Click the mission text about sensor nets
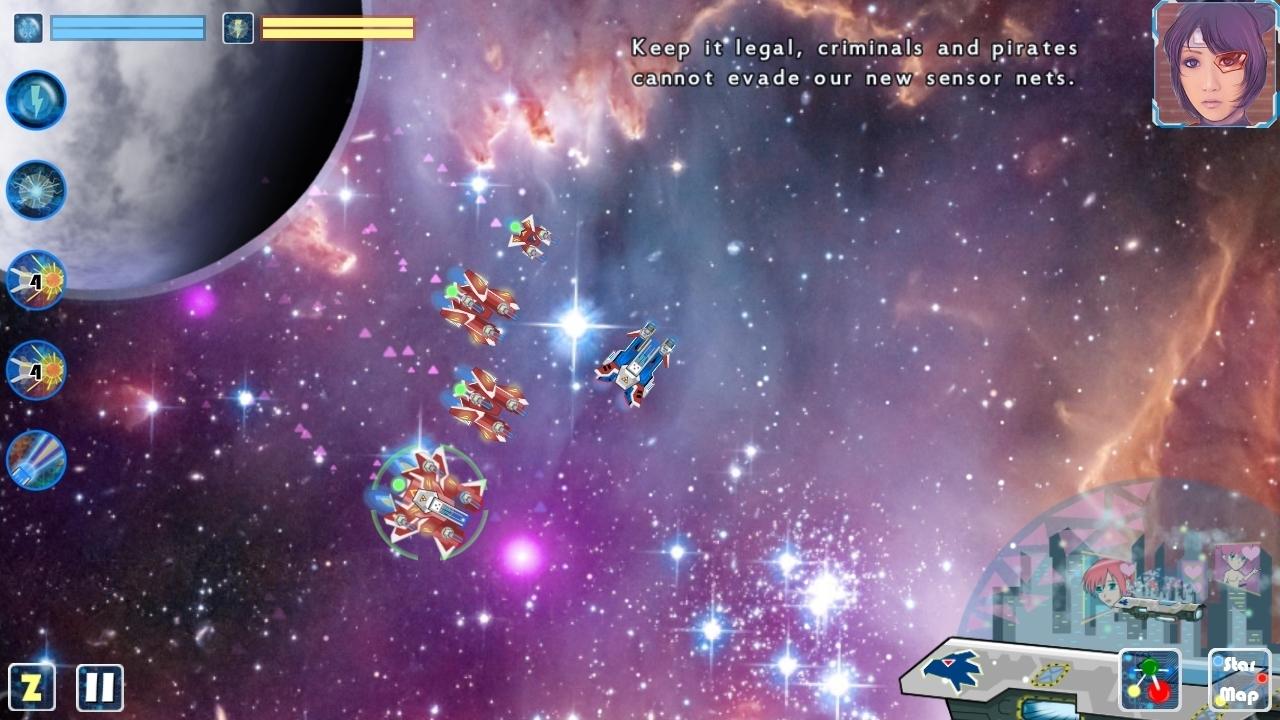Viewport: 1280px width, 720px height. [851, 62]
